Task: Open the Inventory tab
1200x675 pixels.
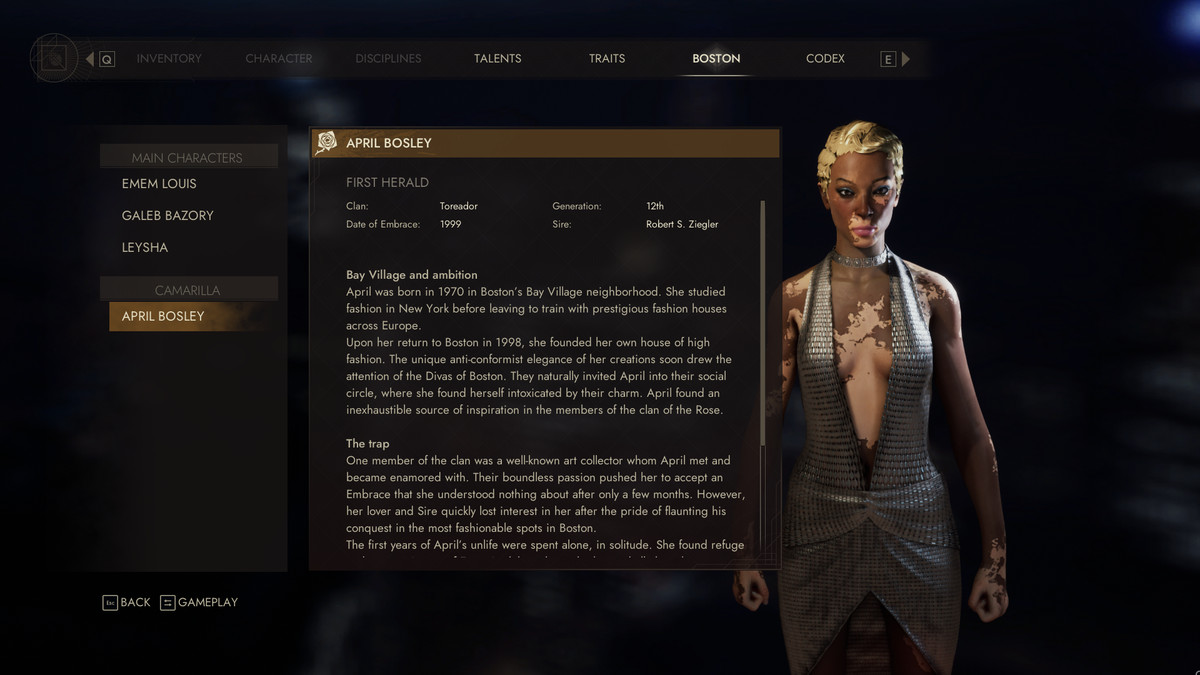Action: 169,59
